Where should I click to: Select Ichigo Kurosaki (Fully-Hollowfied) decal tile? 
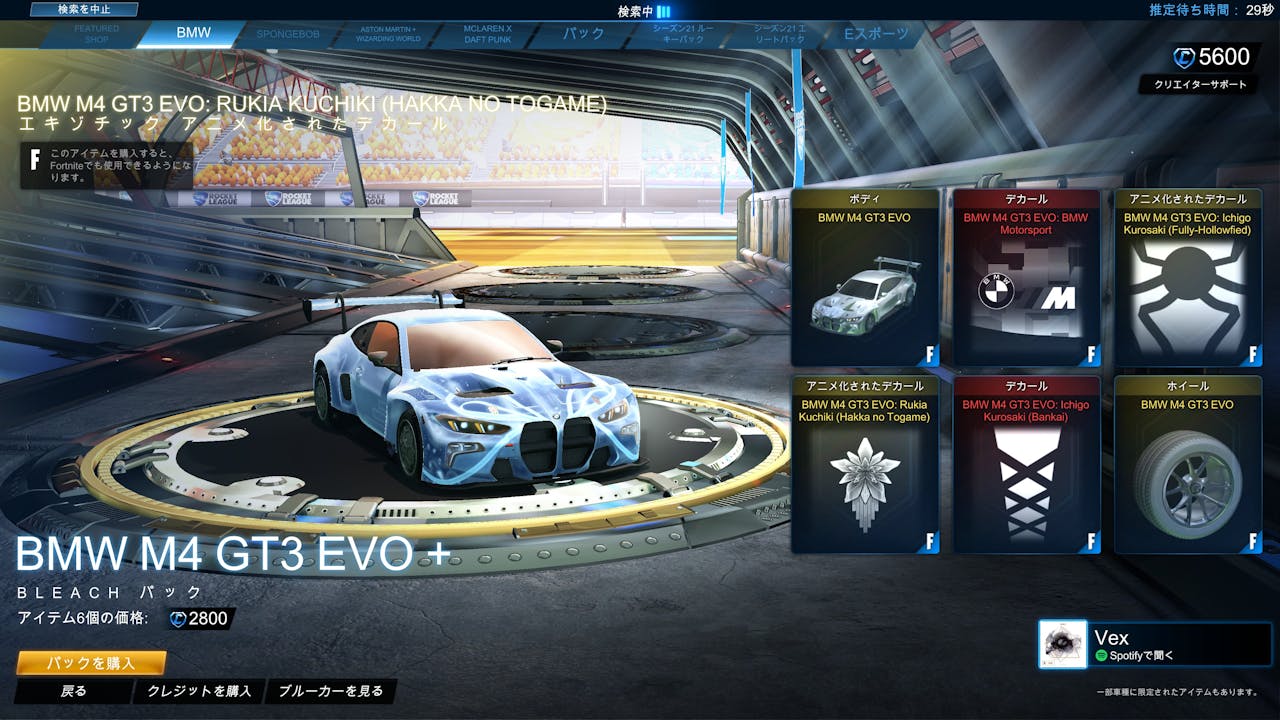(x=1188, y=277)
